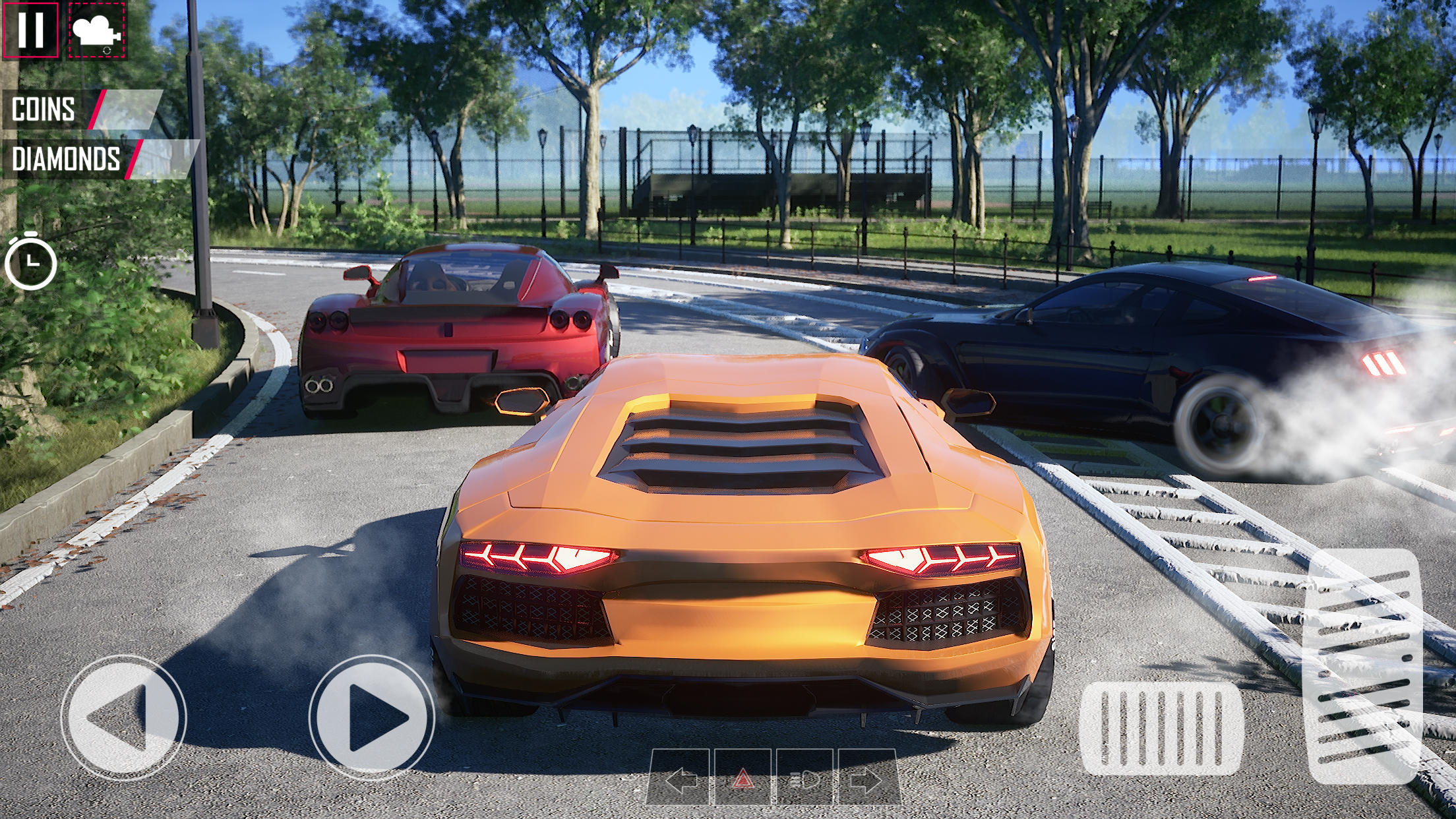Switch camera view with the camera icon
This screenshot has width=1456, height=819.
click(x=96, y=30)
